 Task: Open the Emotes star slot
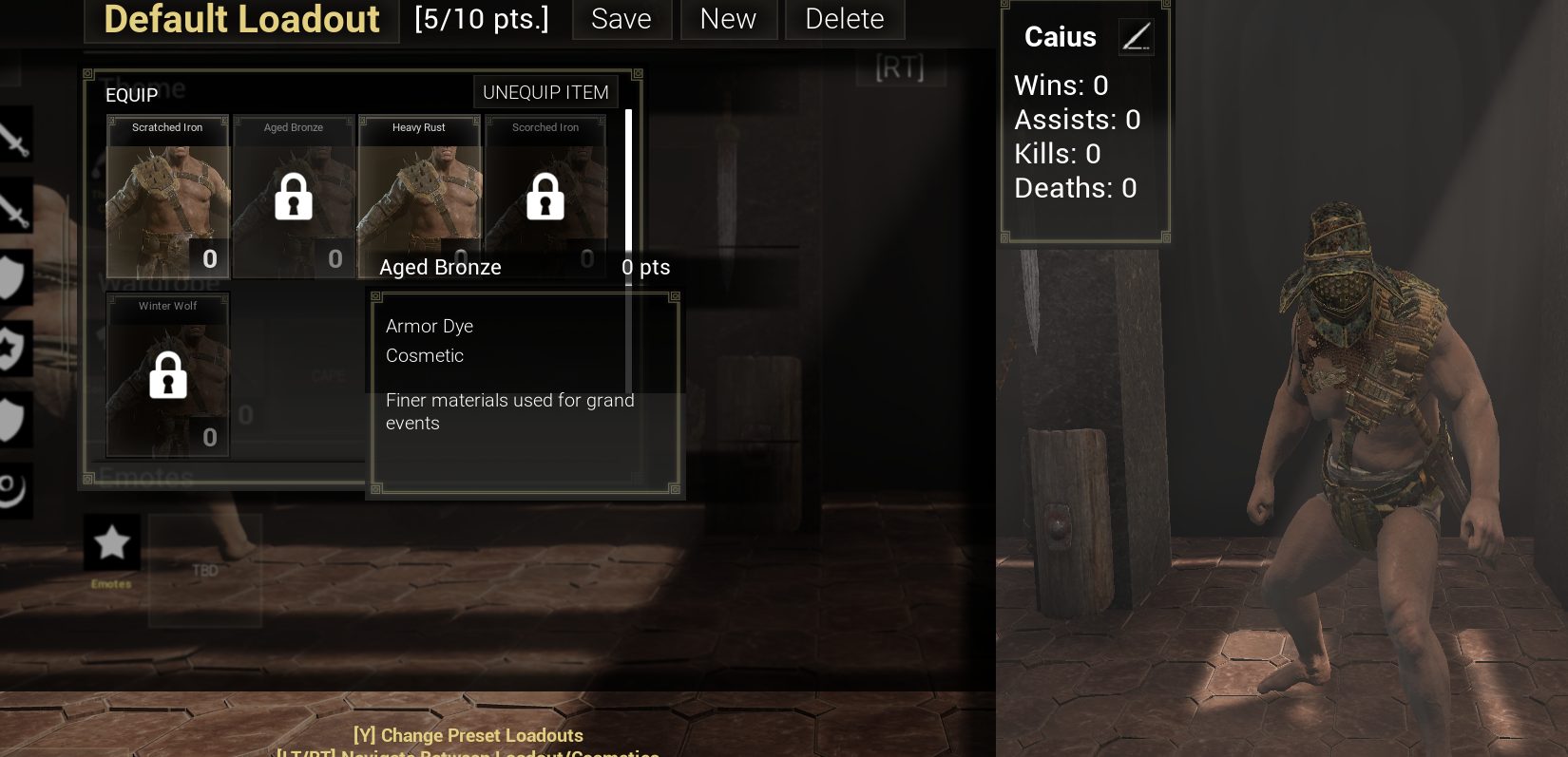(x=112, y=542)
